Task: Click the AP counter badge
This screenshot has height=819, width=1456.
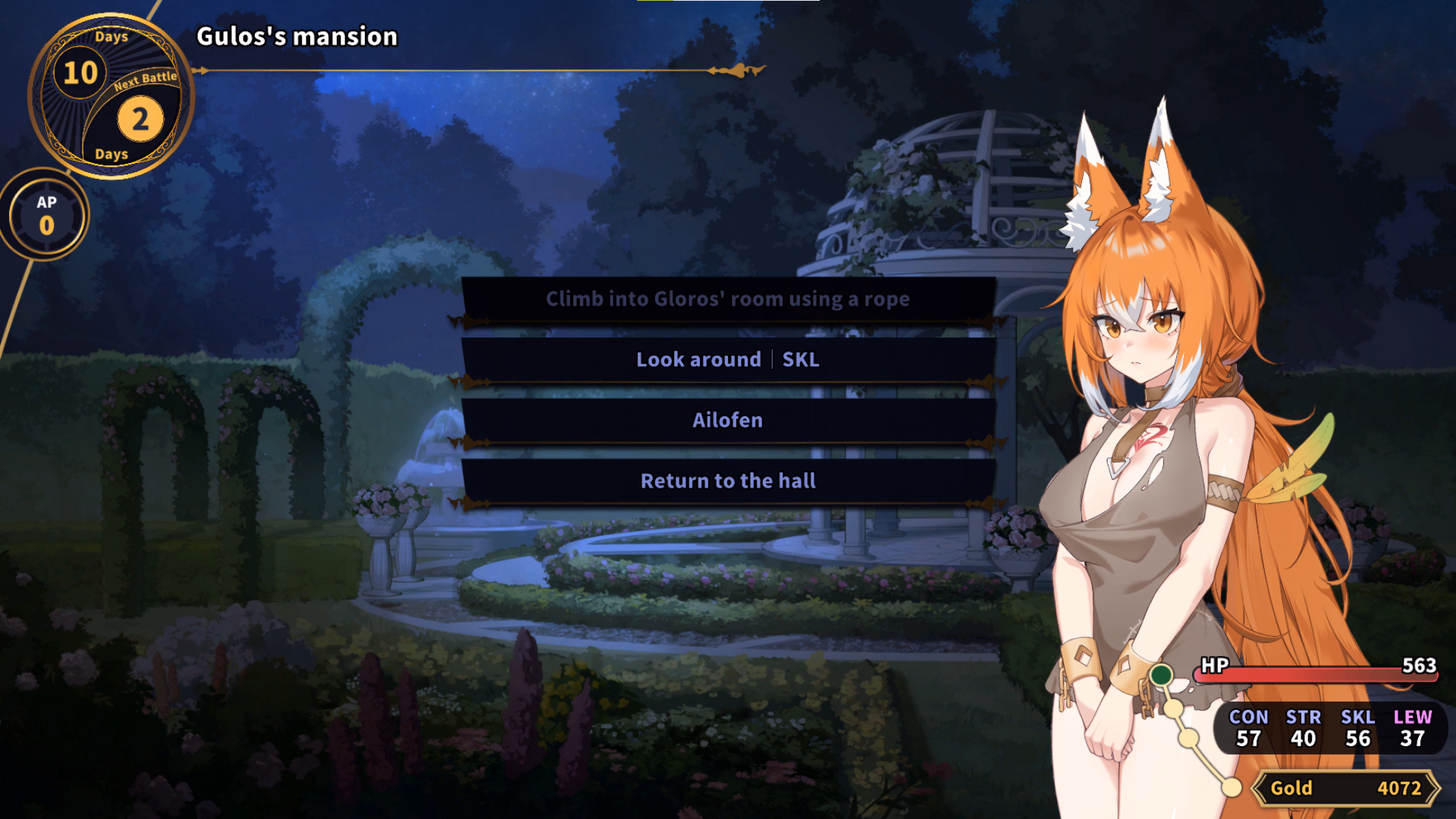Action: point(46,215)
